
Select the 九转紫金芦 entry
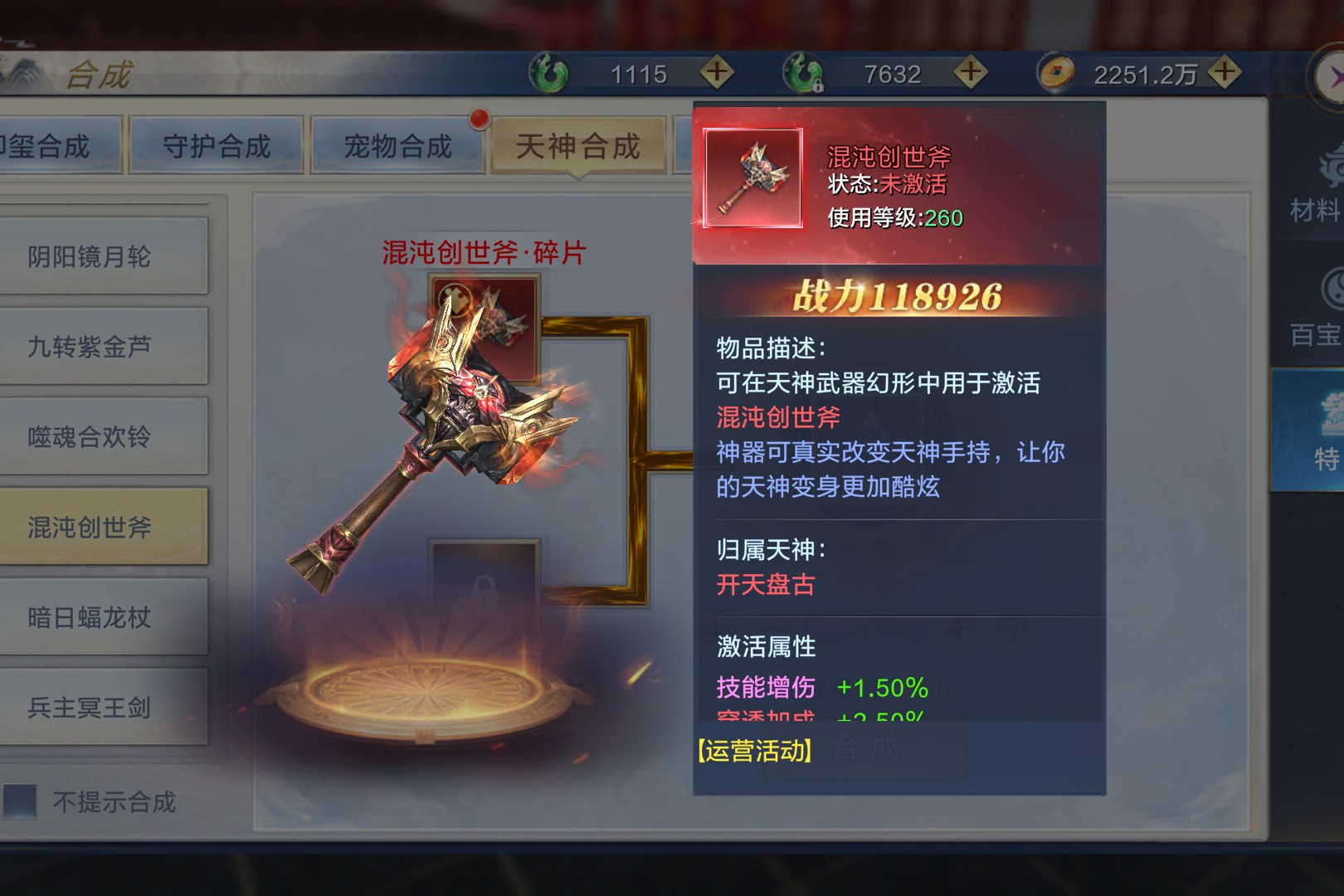tap(90, 347)
